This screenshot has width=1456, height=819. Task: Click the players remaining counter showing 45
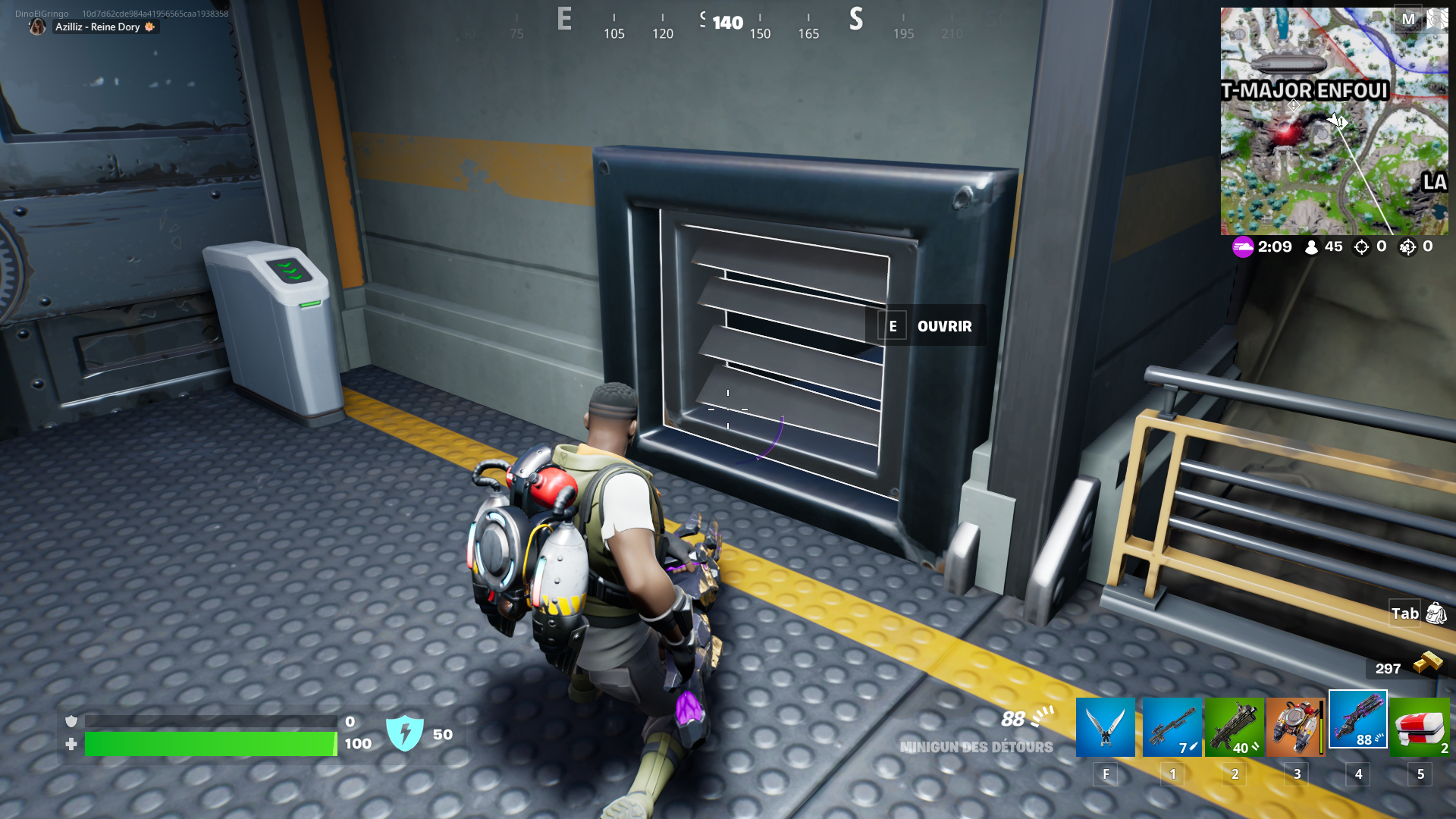coord(1323,246)
